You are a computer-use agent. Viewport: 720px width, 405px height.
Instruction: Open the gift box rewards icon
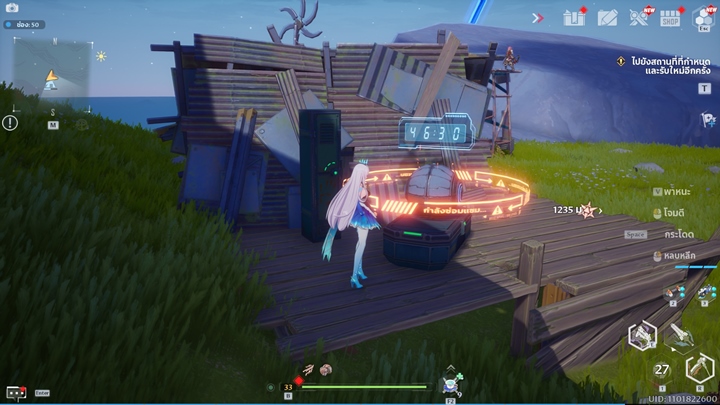574,18
